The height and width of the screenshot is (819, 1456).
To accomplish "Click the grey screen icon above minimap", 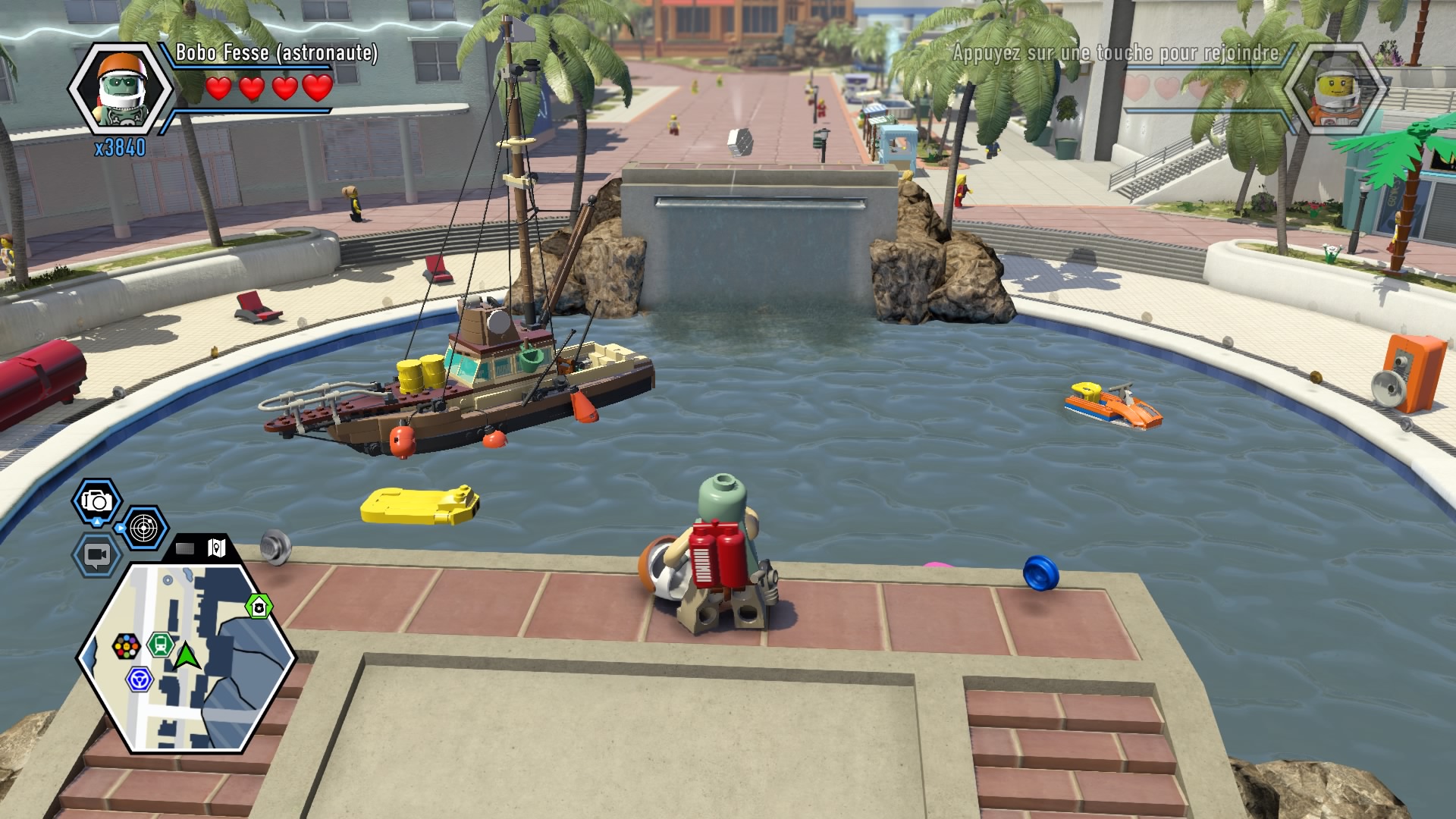I will point(185,548).
